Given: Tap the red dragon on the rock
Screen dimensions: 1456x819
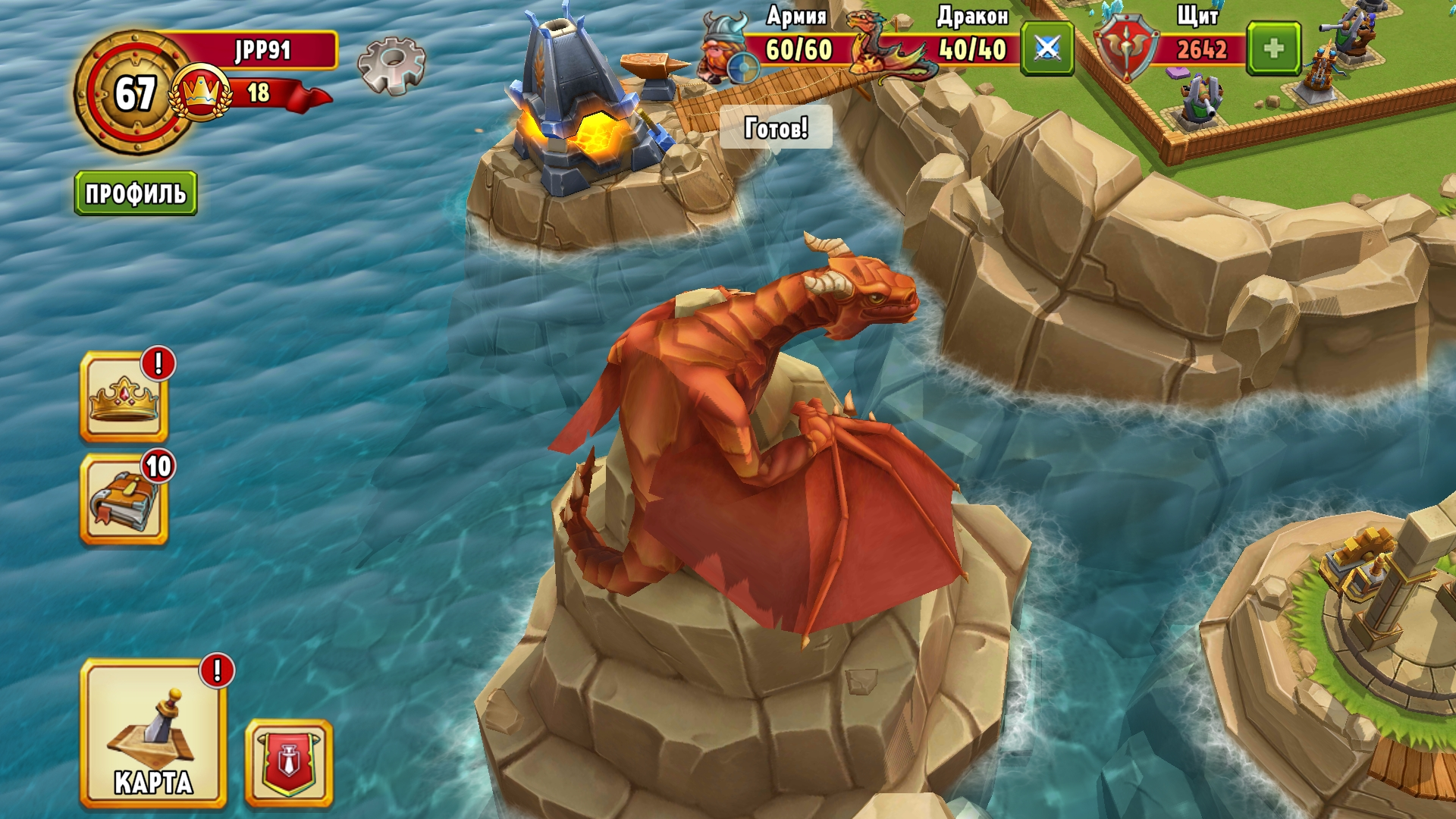Looking at the screenshot, I should [x=758, y=417].
